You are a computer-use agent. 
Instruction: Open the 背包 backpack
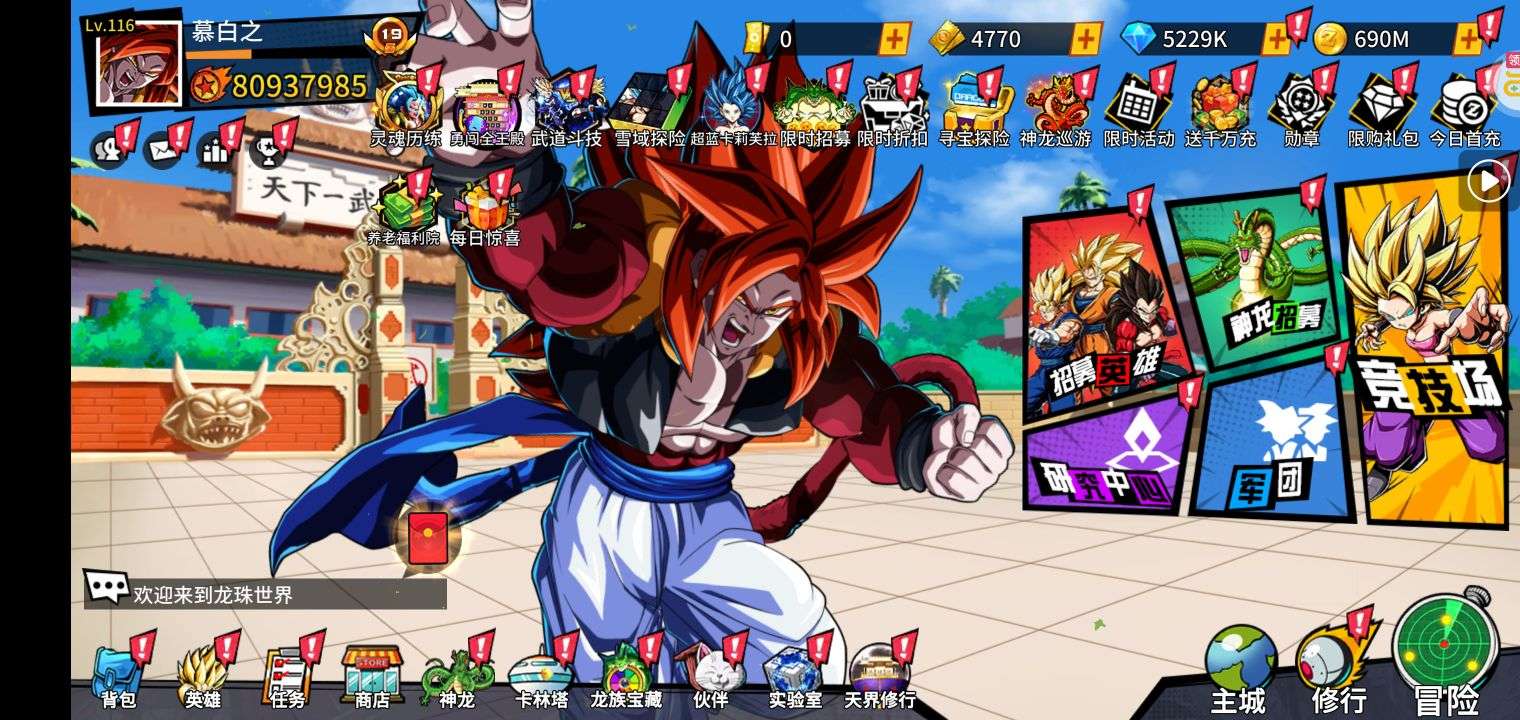[118, 676]
